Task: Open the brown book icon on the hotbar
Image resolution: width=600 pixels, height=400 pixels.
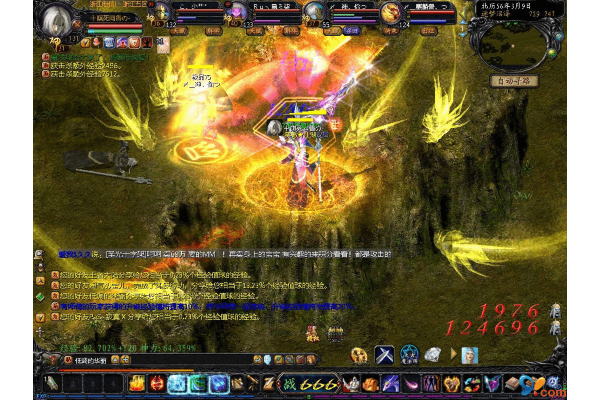Action: 512,383
